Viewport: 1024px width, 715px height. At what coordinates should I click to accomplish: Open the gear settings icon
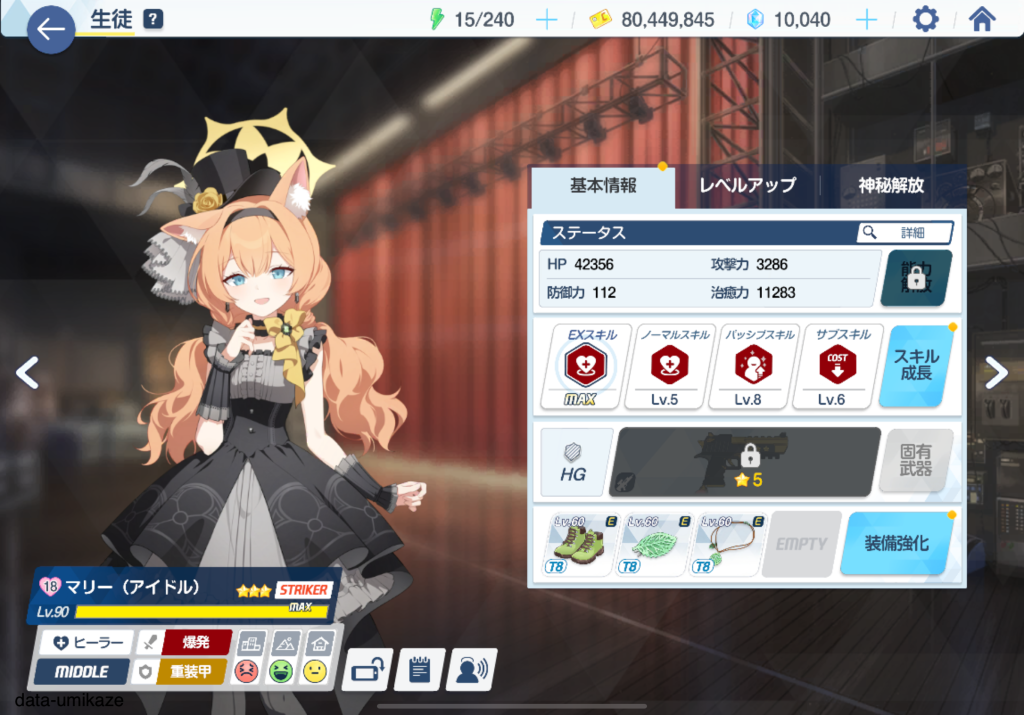(x=926, y=19)
